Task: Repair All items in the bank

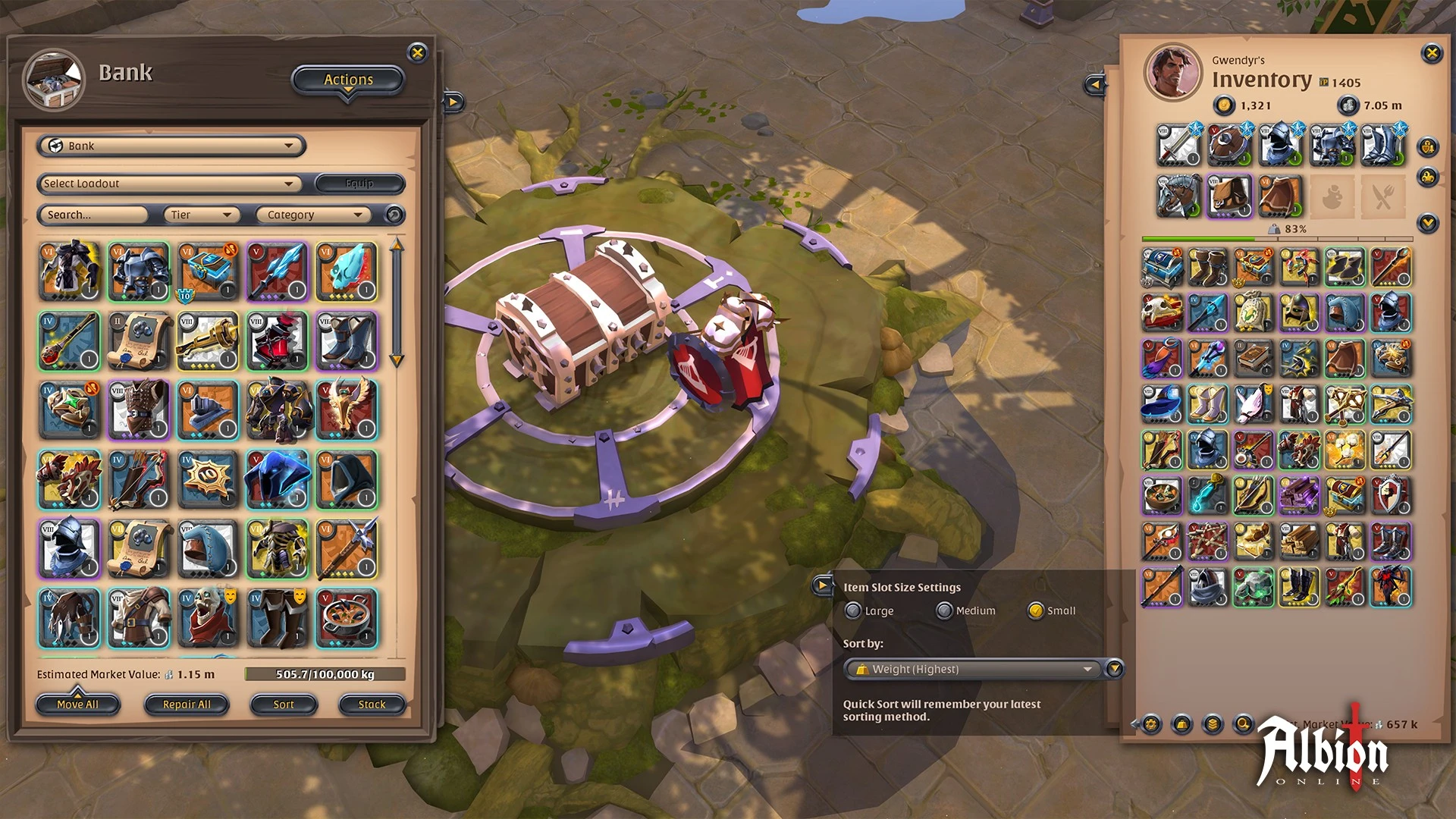Action: pyautogui.click(x=187, y=704)
